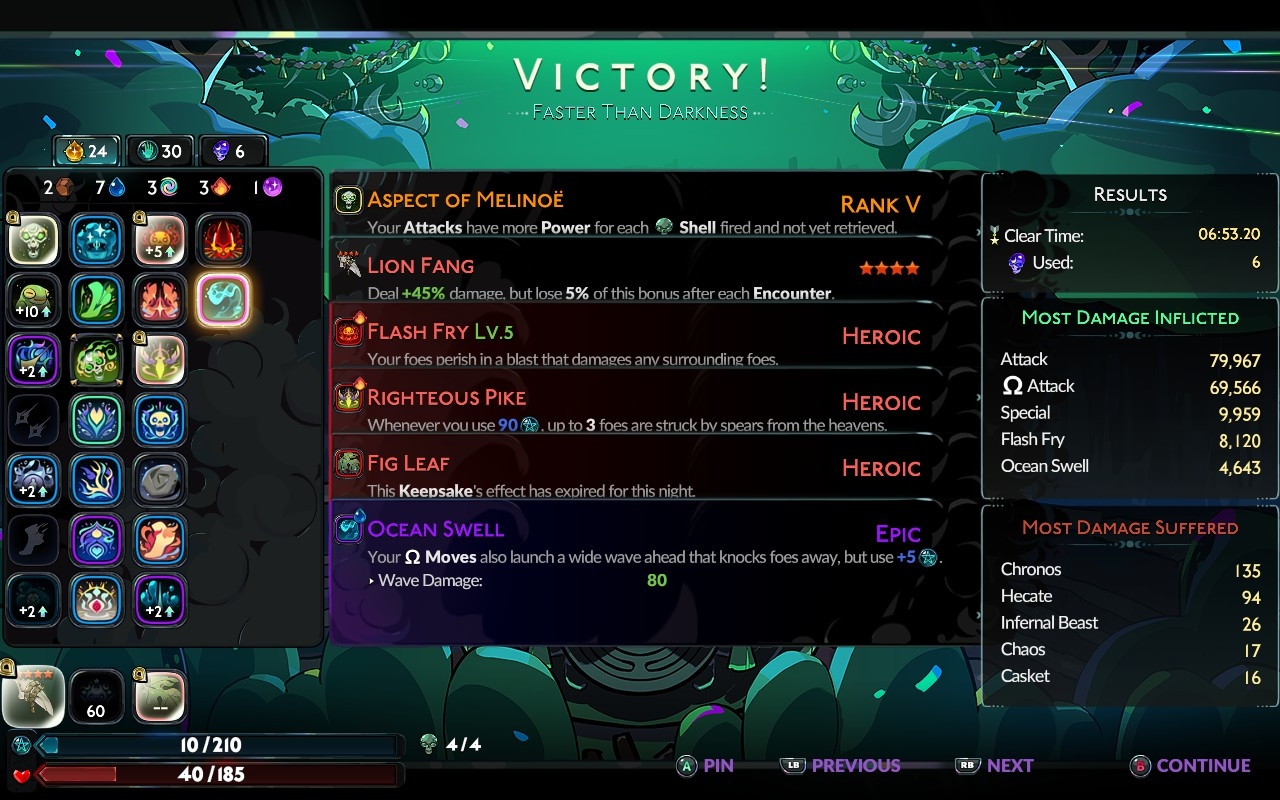Select the three-star Lion Fang slot
Viewport: 1280px width, 800px height.
(x=33, y=696)
